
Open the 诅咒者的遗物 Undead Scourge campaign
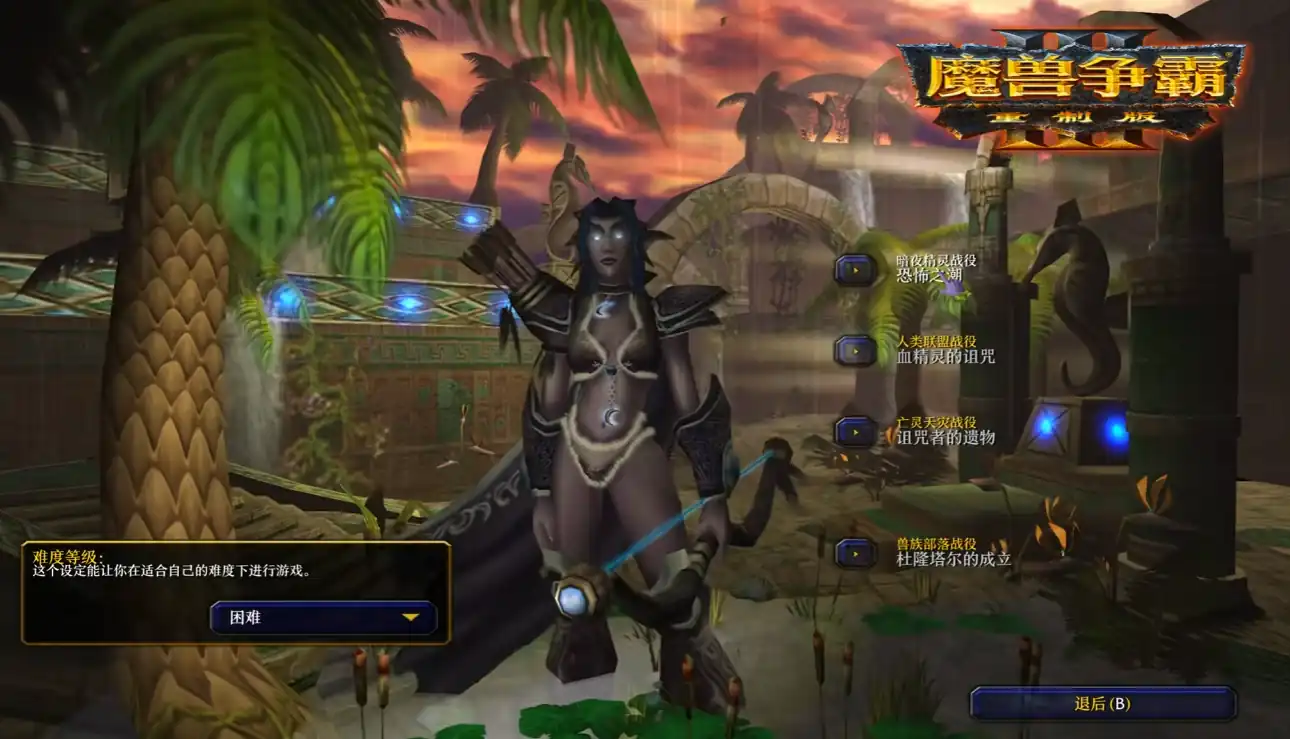coord(856,431)
